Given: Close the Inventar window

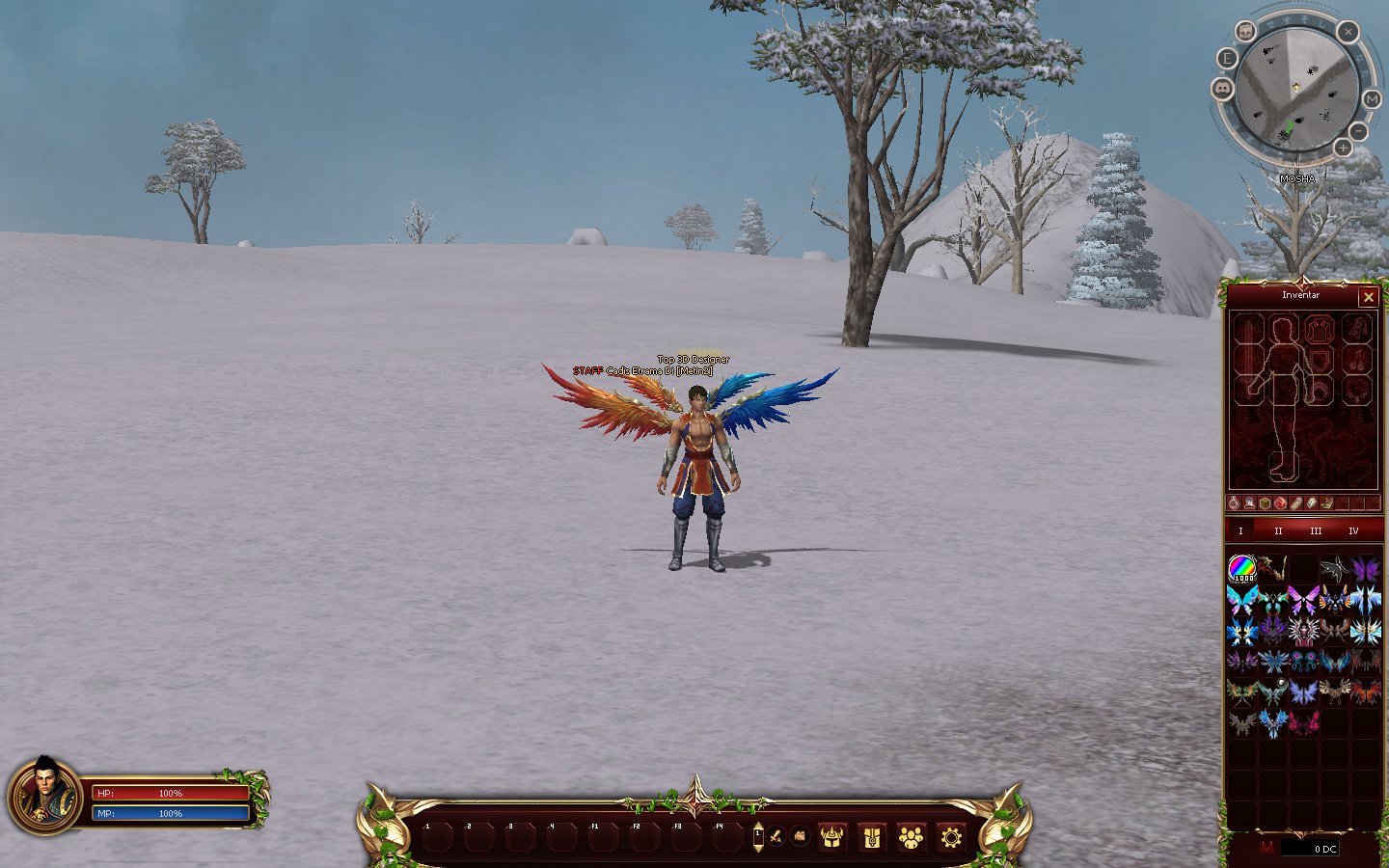Looking at the screenshot, I should pyautogui.click(x=1368, y=297).
